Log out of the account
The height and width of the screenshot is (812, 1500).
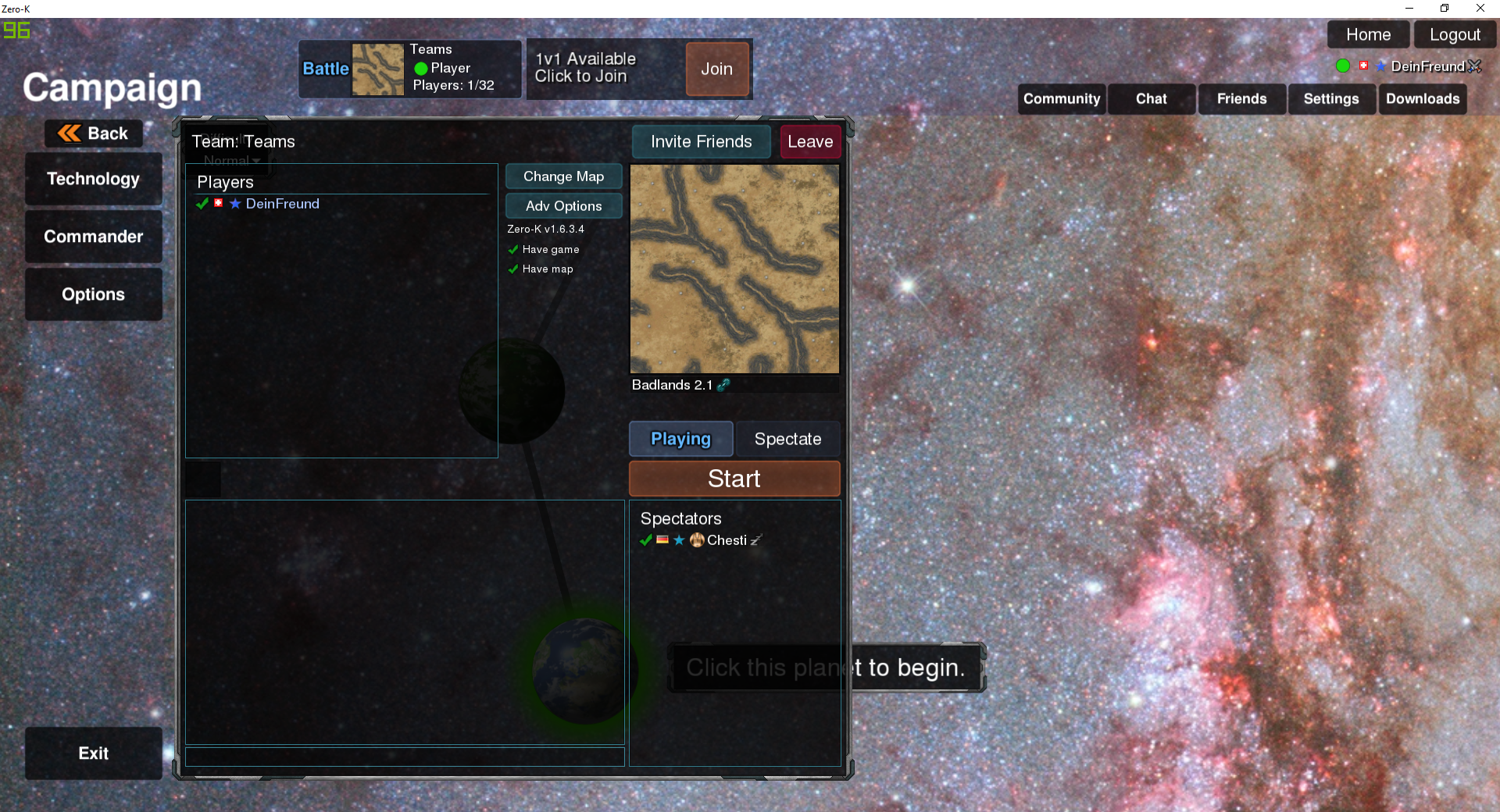click(x=1454, y=35)
